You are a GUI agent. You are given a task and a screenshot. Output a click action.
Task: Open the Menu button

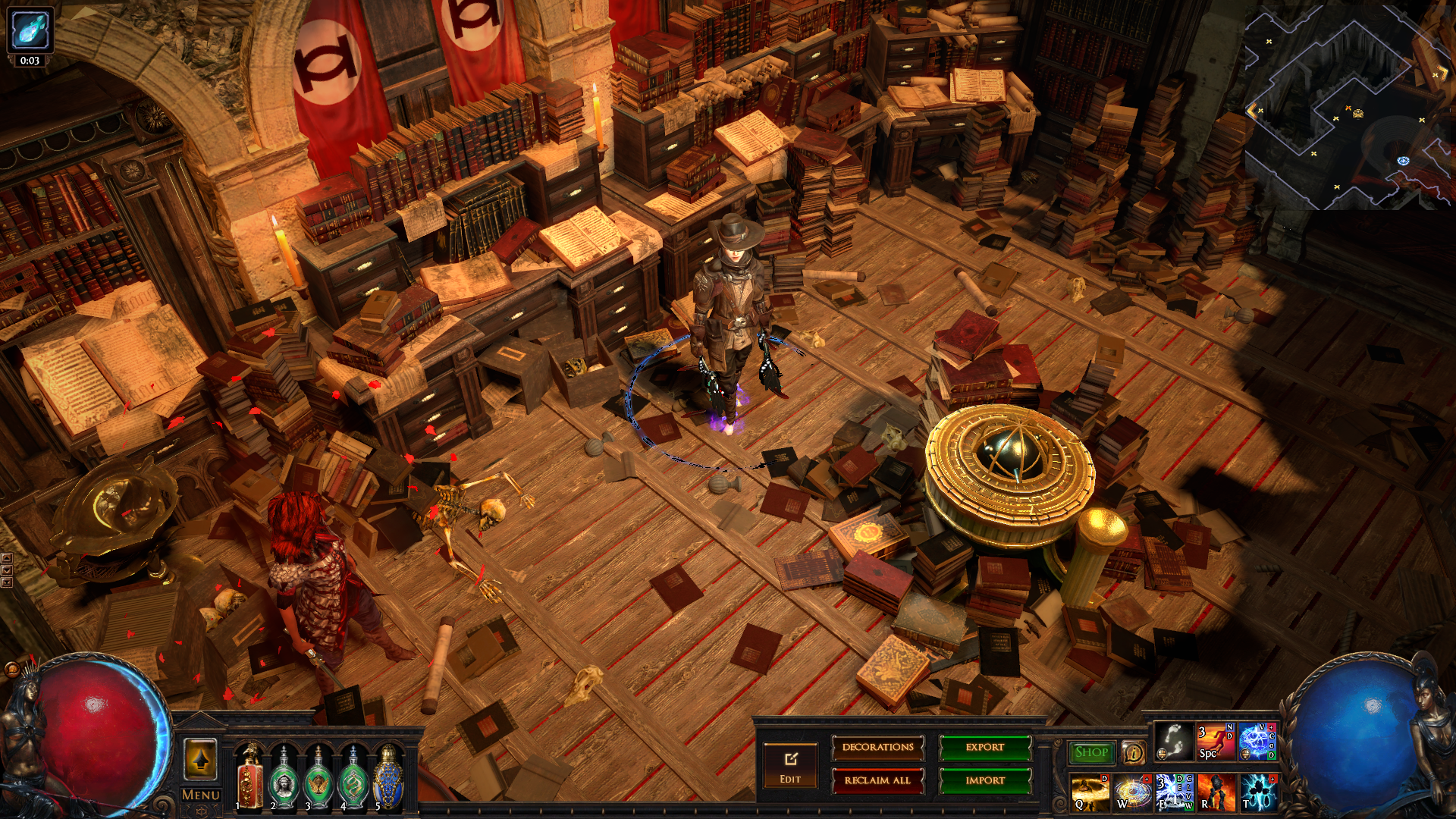coord(201,795)
